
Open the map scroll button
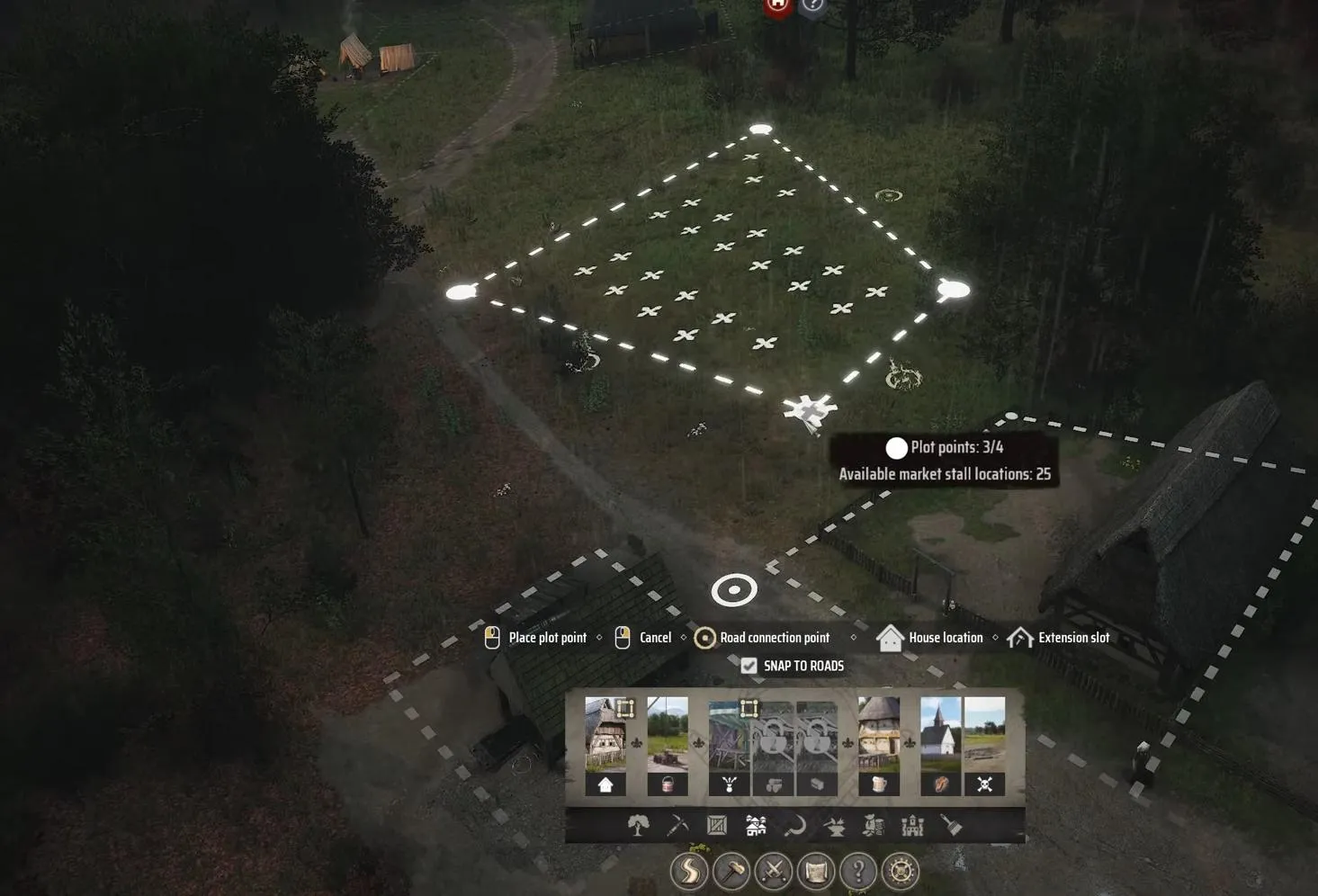point(816,871)
